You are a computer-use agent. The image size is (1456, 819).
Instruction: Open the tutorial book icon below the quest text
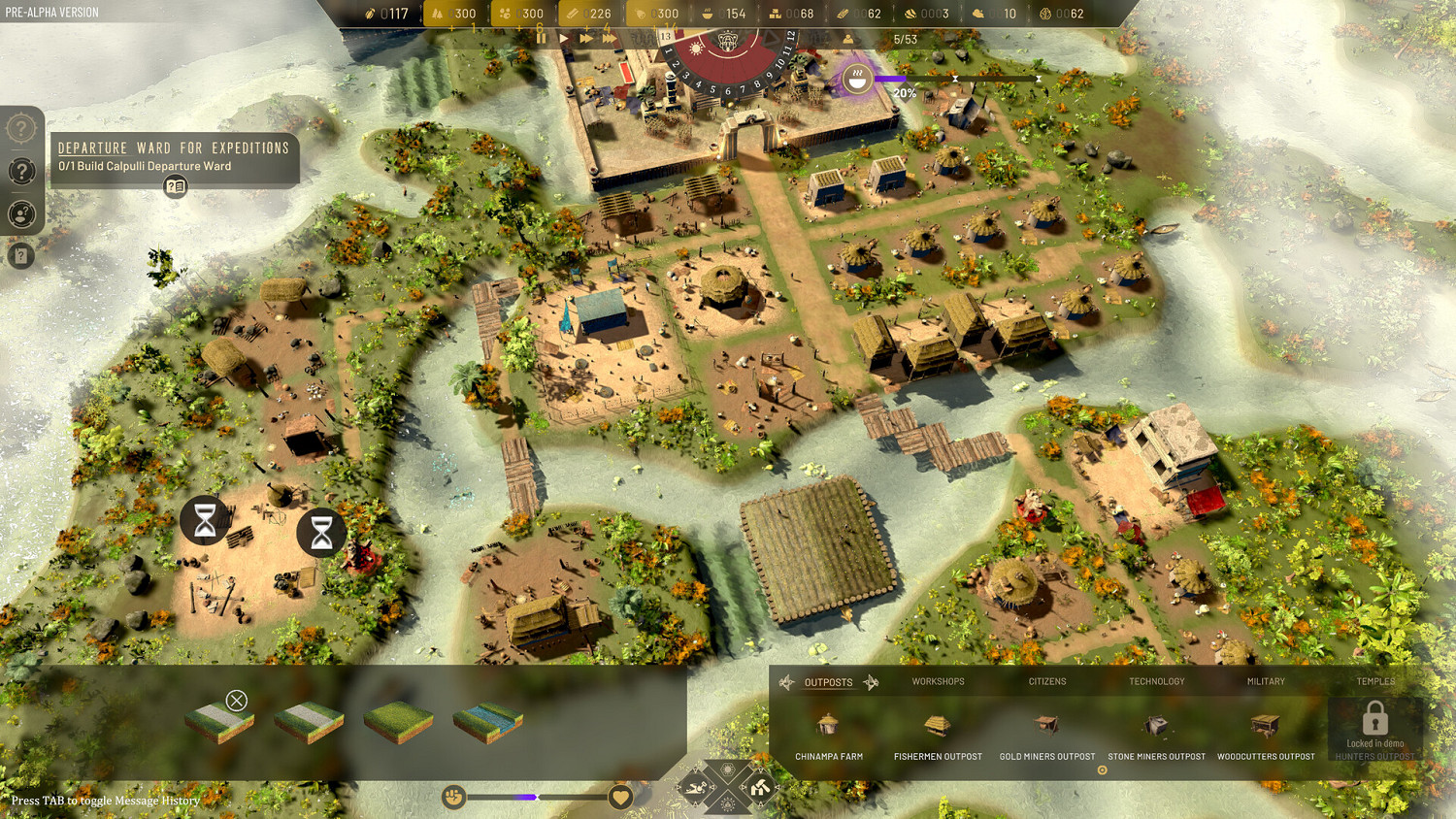pyautogui.click(x=175, y=186)
